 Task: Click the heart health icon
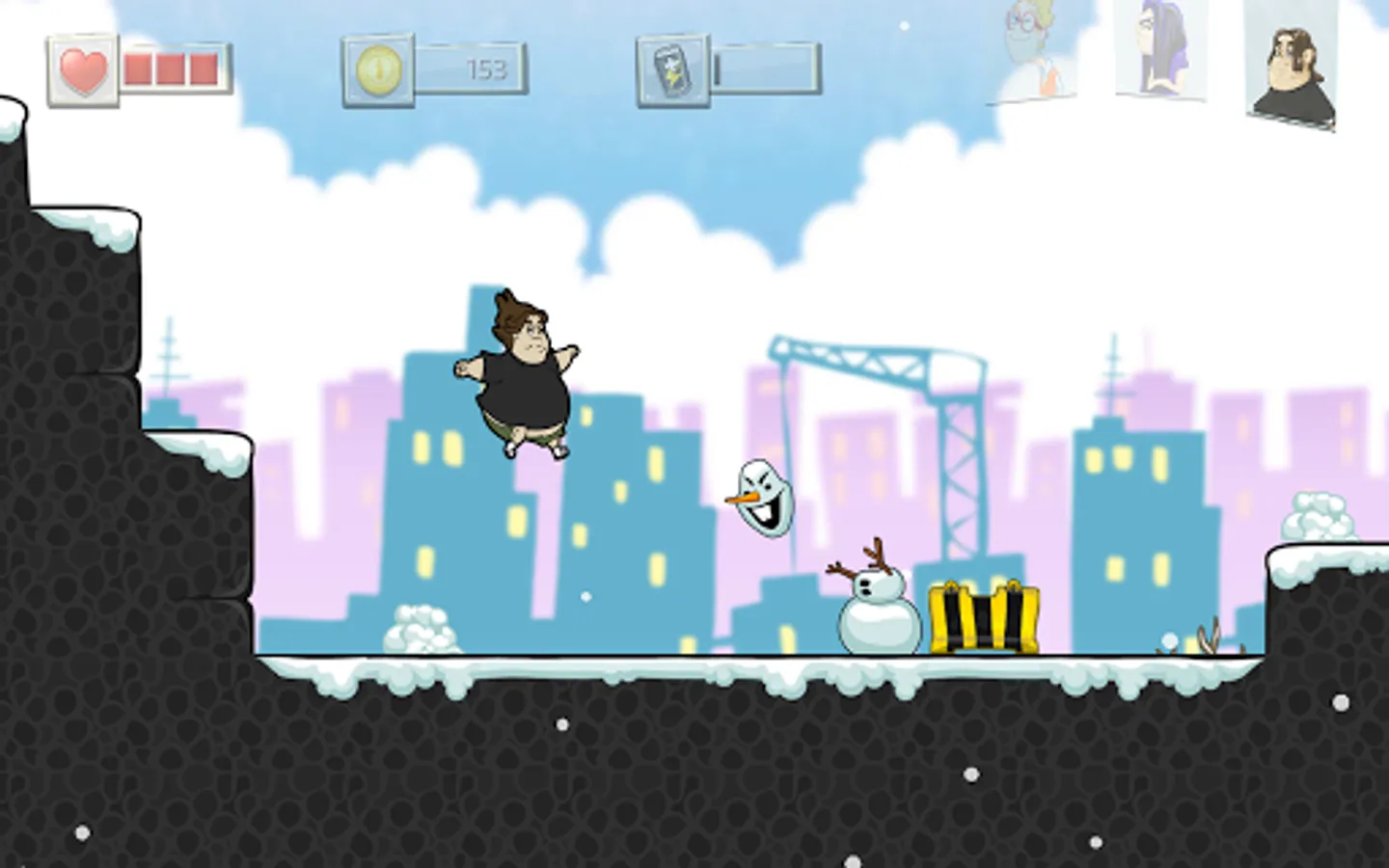click(x=80, y=67)
